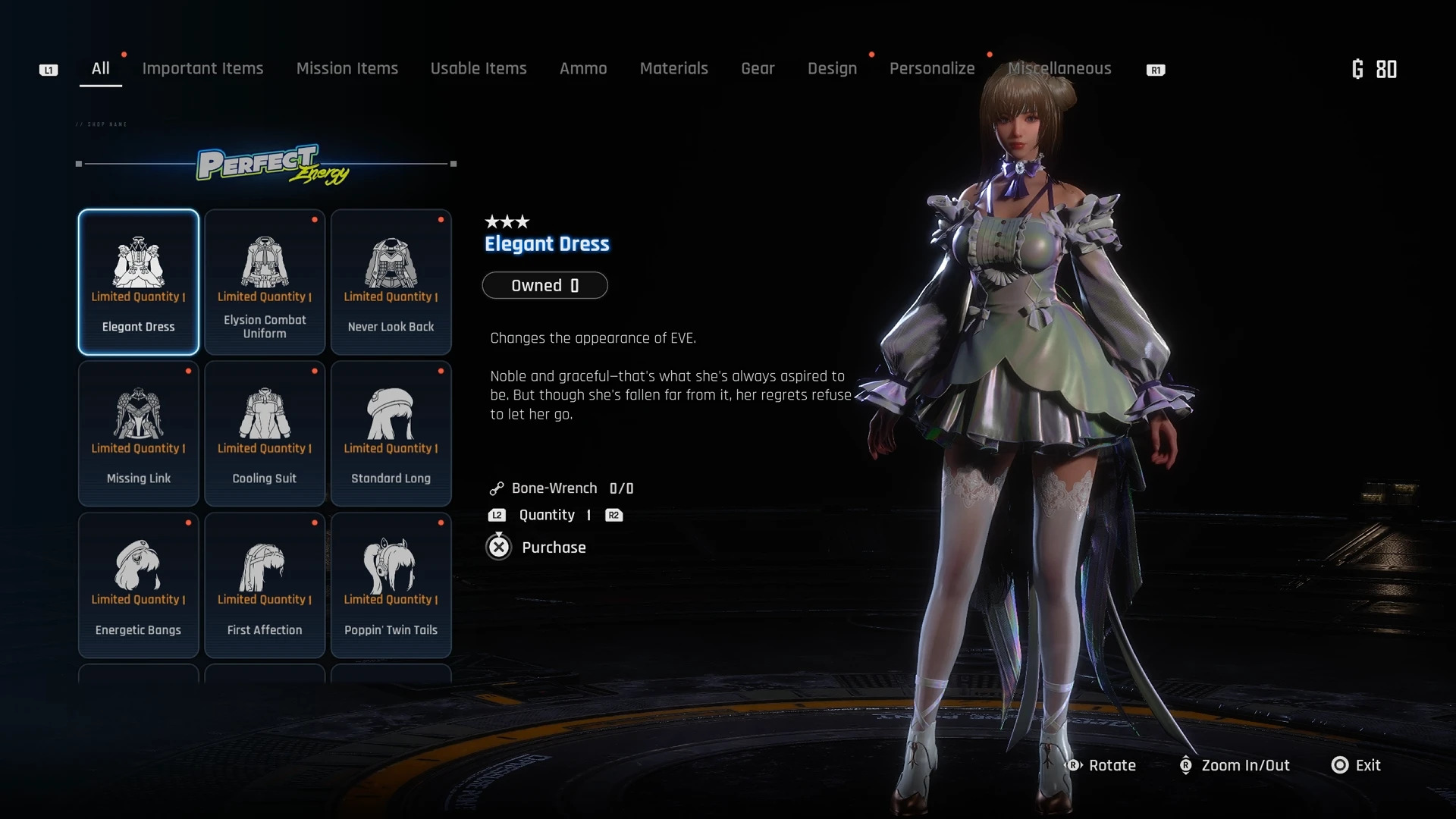The image size is (1456, 819).
Task: Select the Mission Items category
Action: coord(347,68)
